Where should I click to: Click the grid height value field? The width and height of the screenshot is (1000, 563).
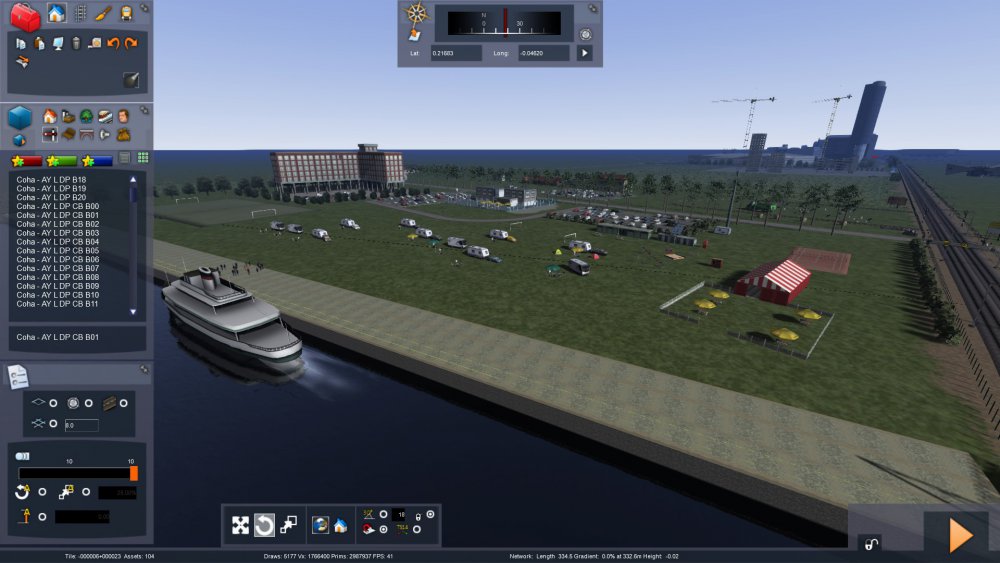[x=81, y=425]
